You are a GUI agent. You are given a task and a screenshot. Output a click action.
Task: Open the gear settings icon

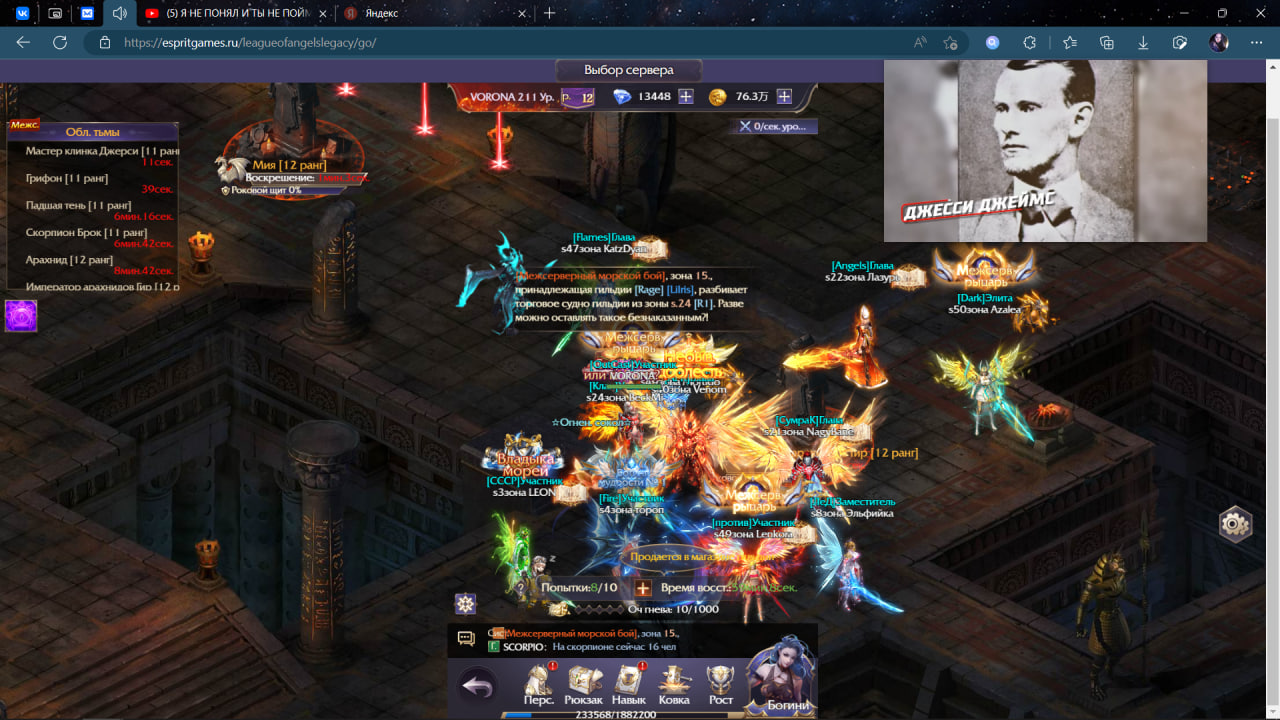1235,524
